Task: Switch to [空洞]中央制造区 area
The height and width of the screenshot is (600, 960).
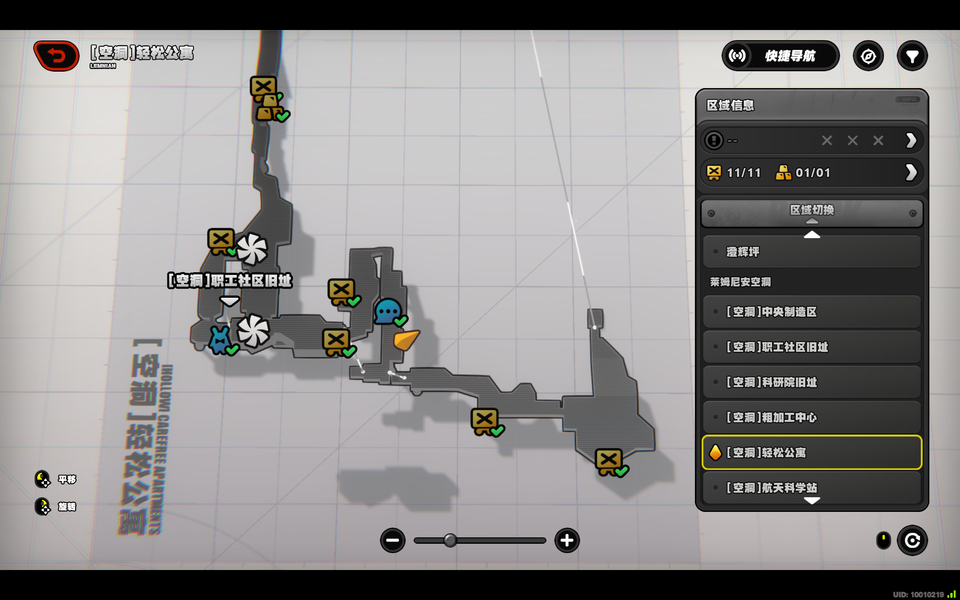Action: tap(811, 312)
